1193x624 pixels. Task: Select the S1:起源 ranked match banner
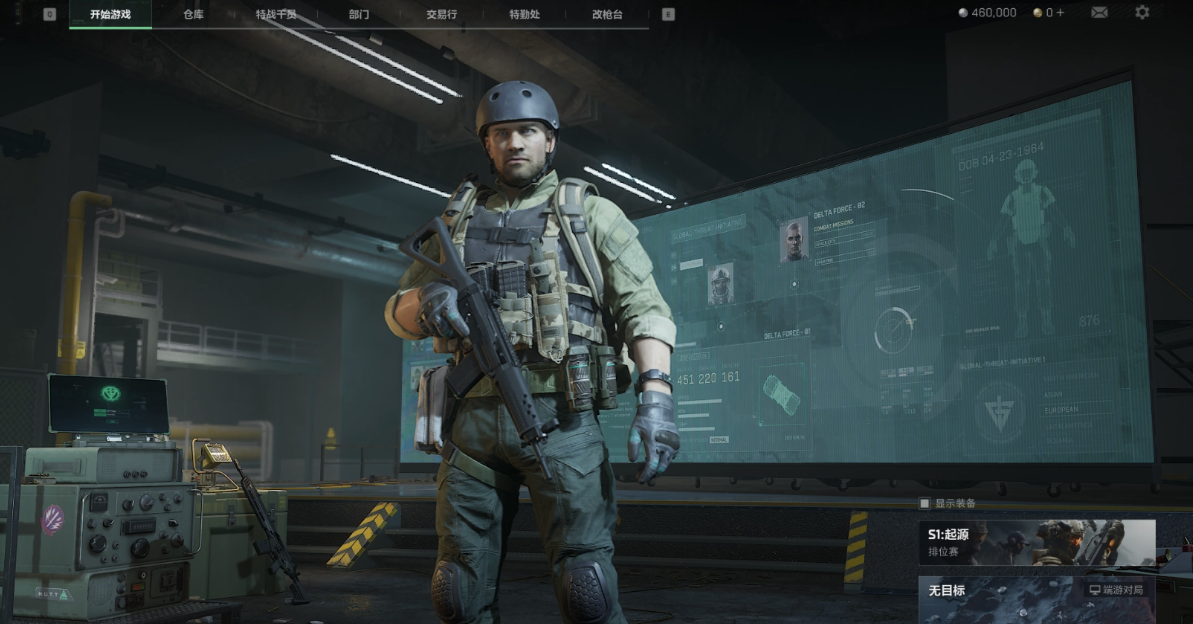[1037, 543]
